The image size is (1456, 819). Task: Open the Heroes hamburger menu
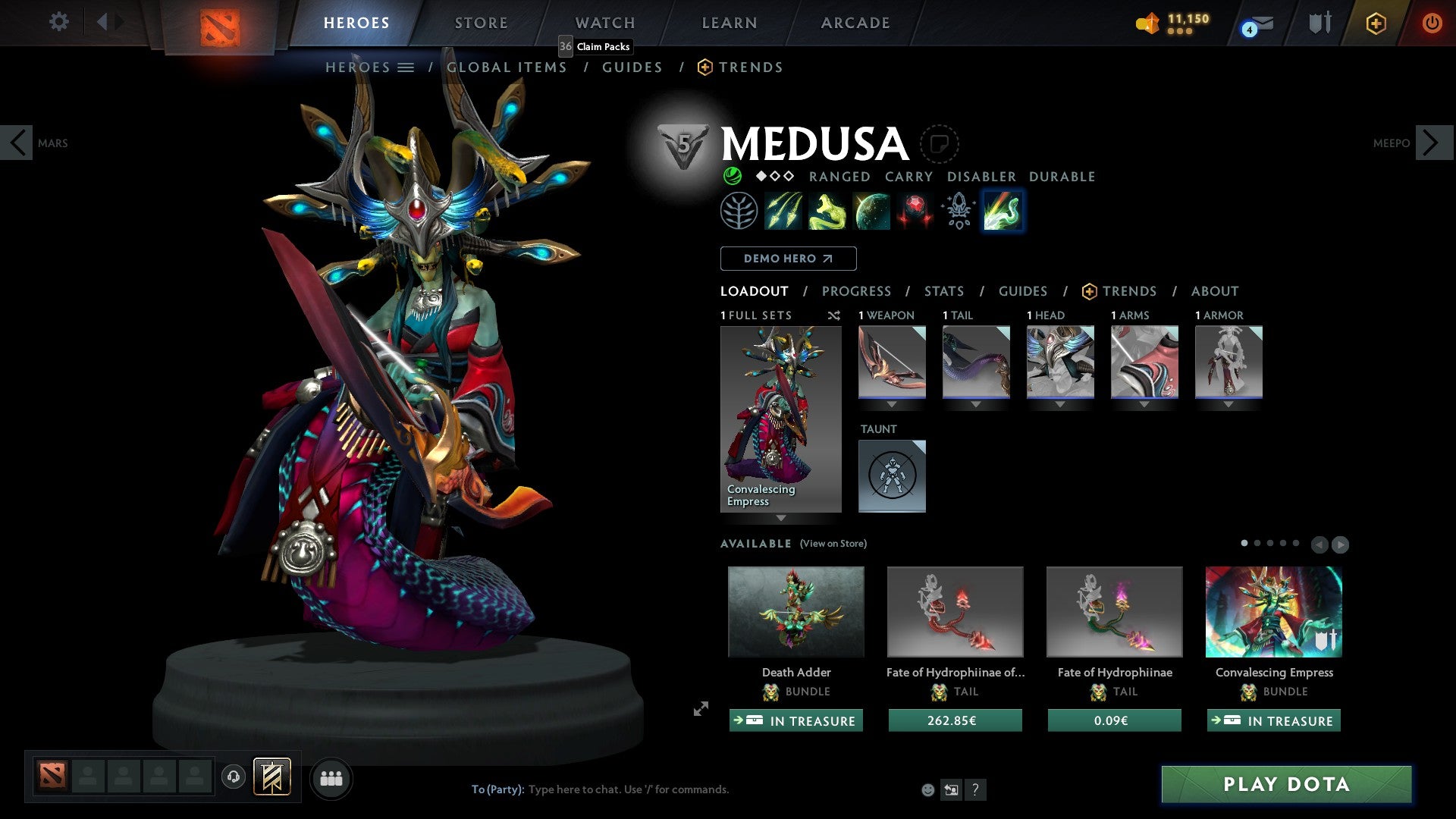pyautogui.click(x=406, y=67)
